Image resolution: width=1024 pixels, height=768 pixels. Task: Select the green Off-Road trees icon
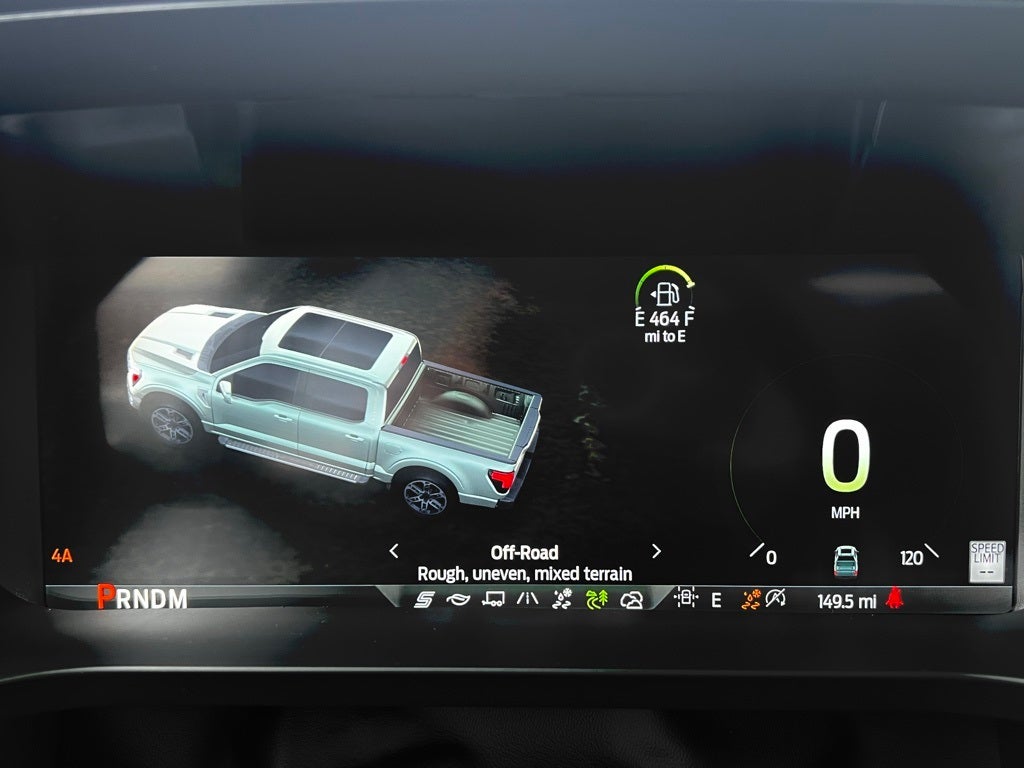[597, 600]
